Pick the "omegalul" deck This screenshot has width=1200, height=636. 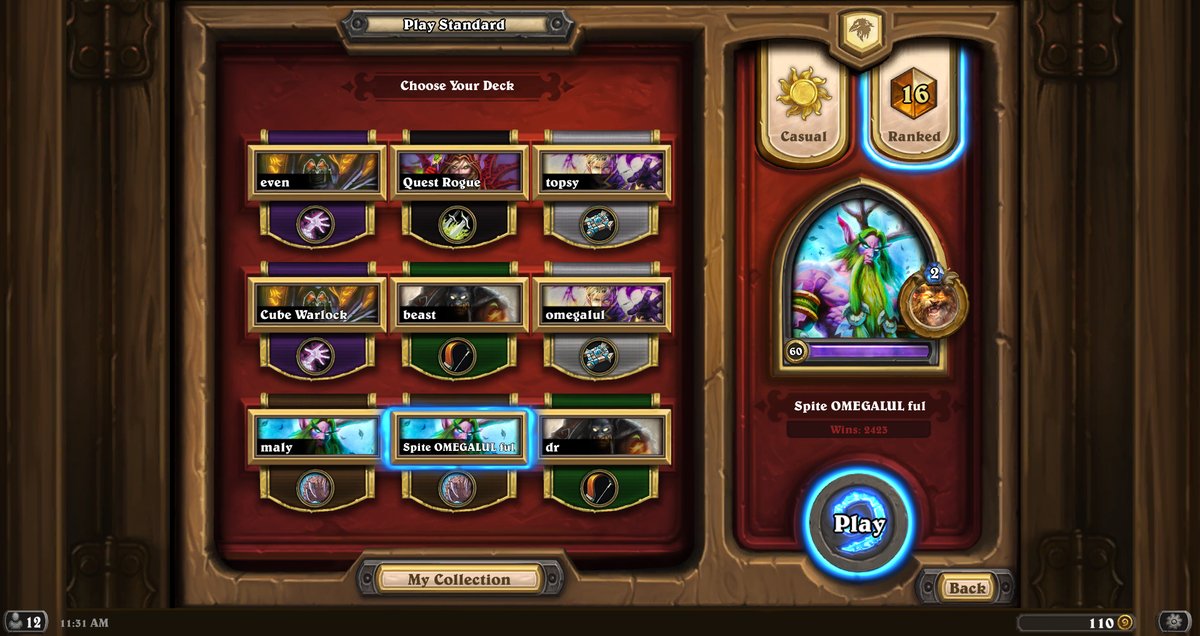coord(601,304)
